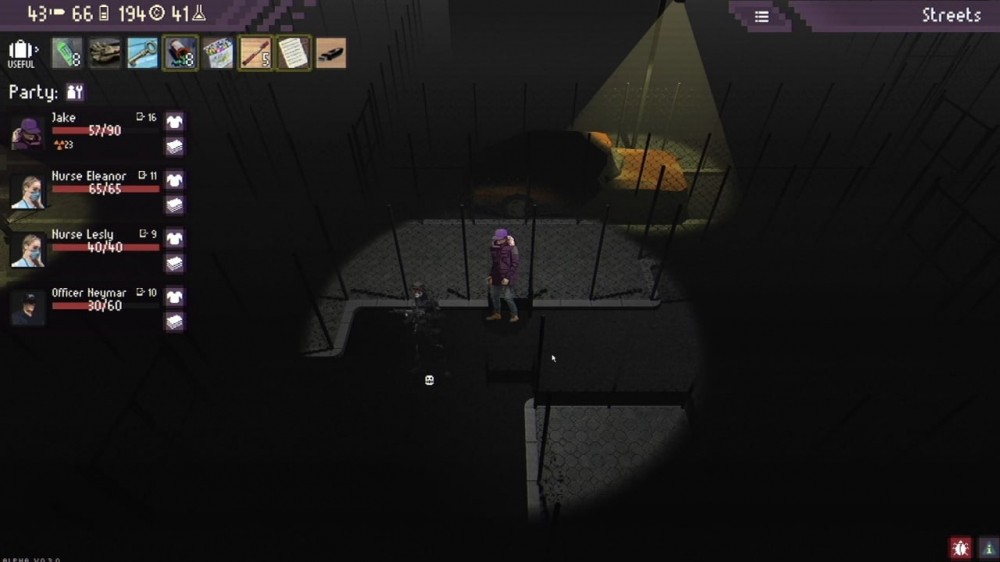Image resolution: width=1000 pixels, height=562 pixels.
Task: Select the green chewing gum pack slot
Action: 67,53
